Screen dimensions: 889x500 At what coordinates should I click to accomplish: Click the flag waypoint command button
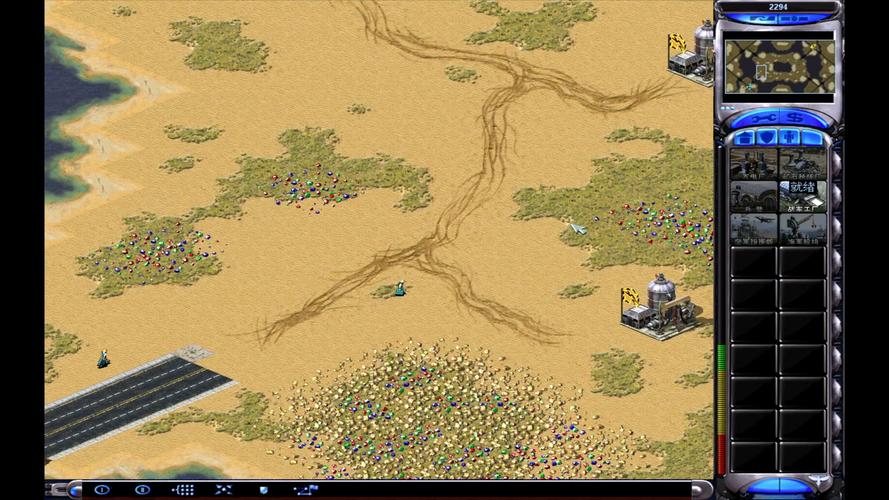coord(305,490)
